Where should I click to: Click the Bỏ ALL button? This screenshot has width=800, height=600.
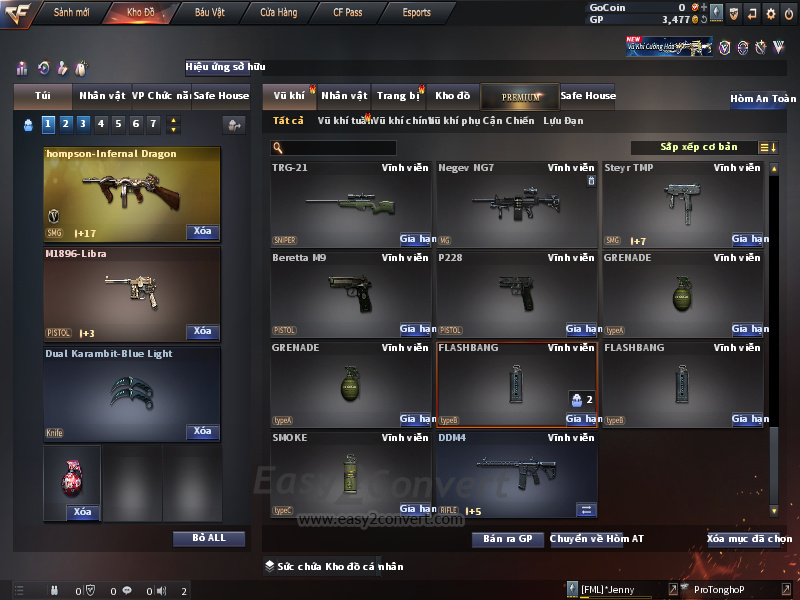tap(209, 538)
